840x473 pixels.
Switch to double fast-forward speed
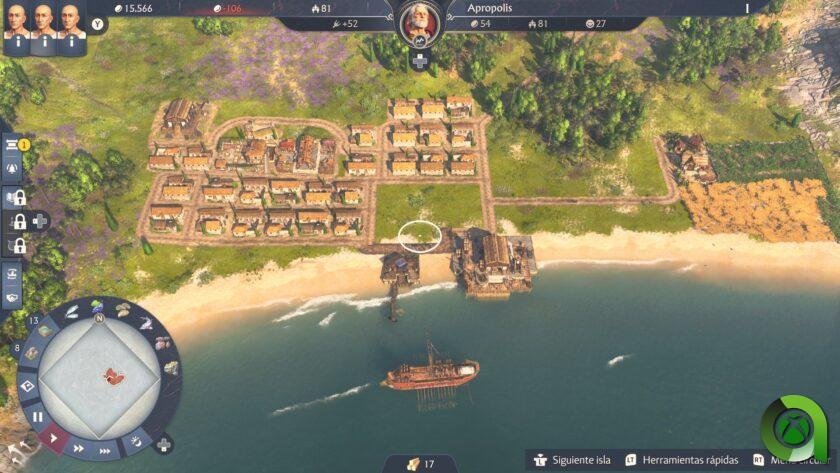pos(80,449)
